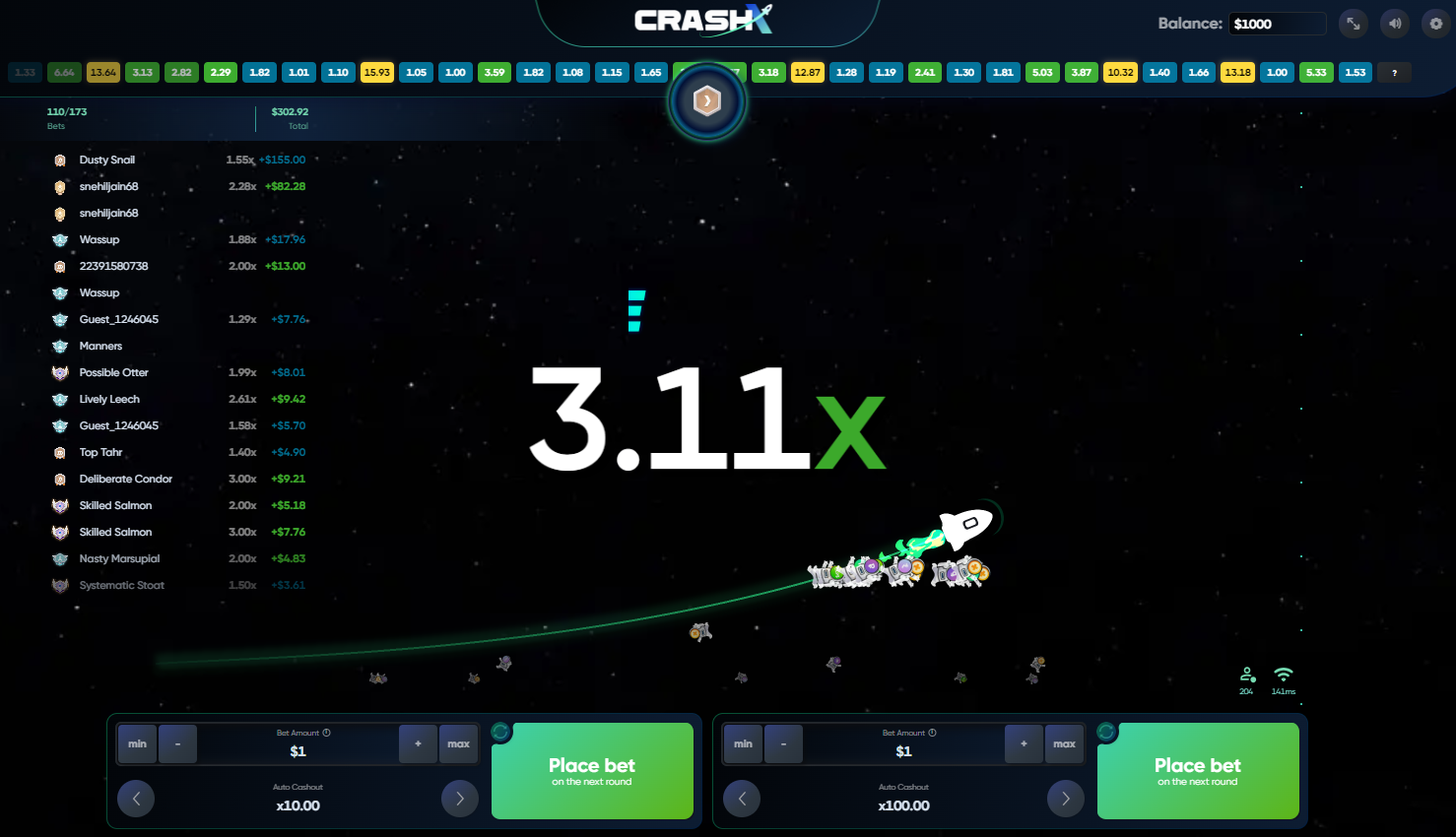The height and width of the screenshot is (837, 1456).
Task: Mute game sound with the speaker icon
Action: point(1394,23)
